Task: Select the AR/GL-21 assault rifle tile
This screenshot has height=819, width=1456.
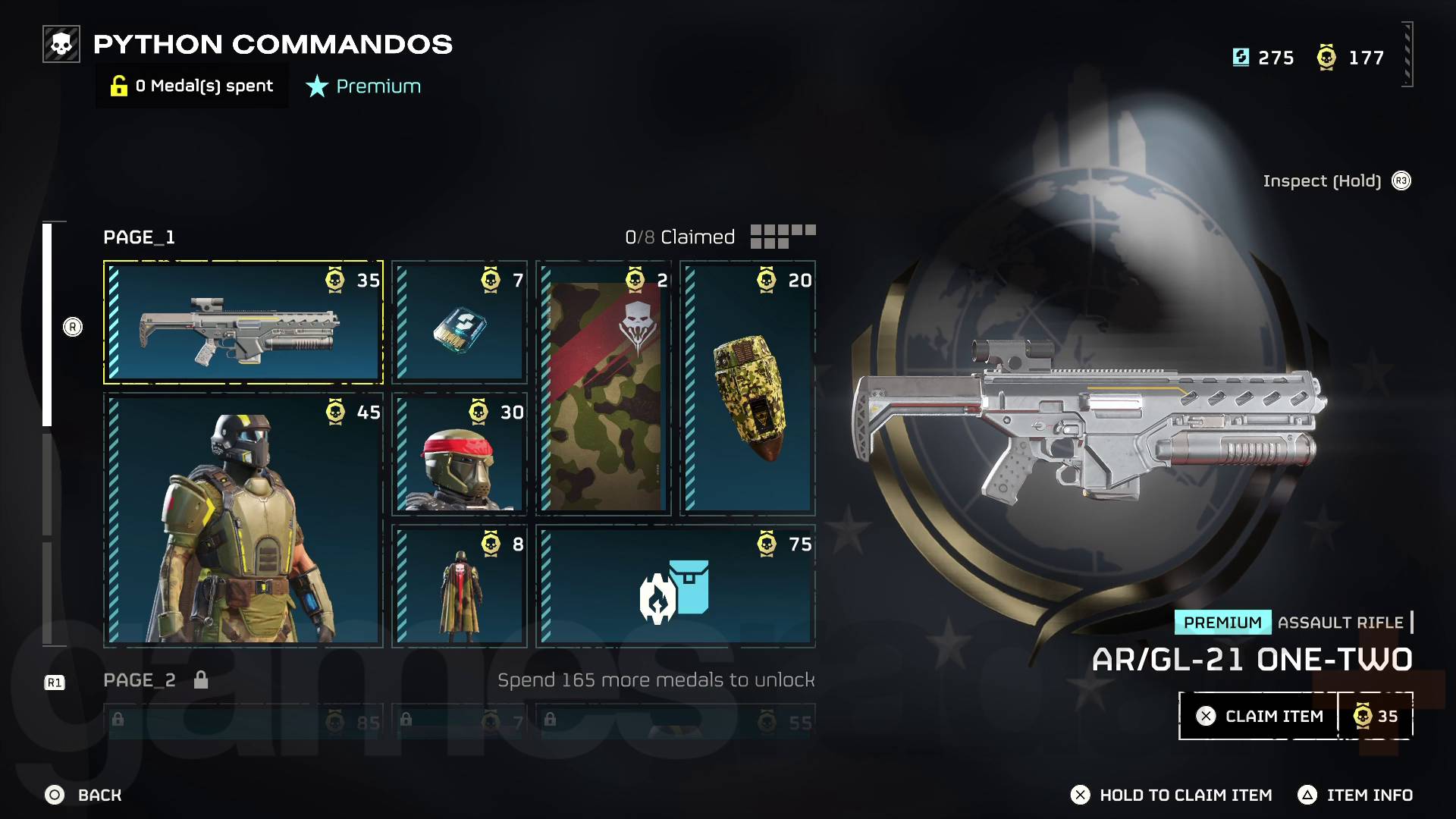Action: tap(243, 322)
